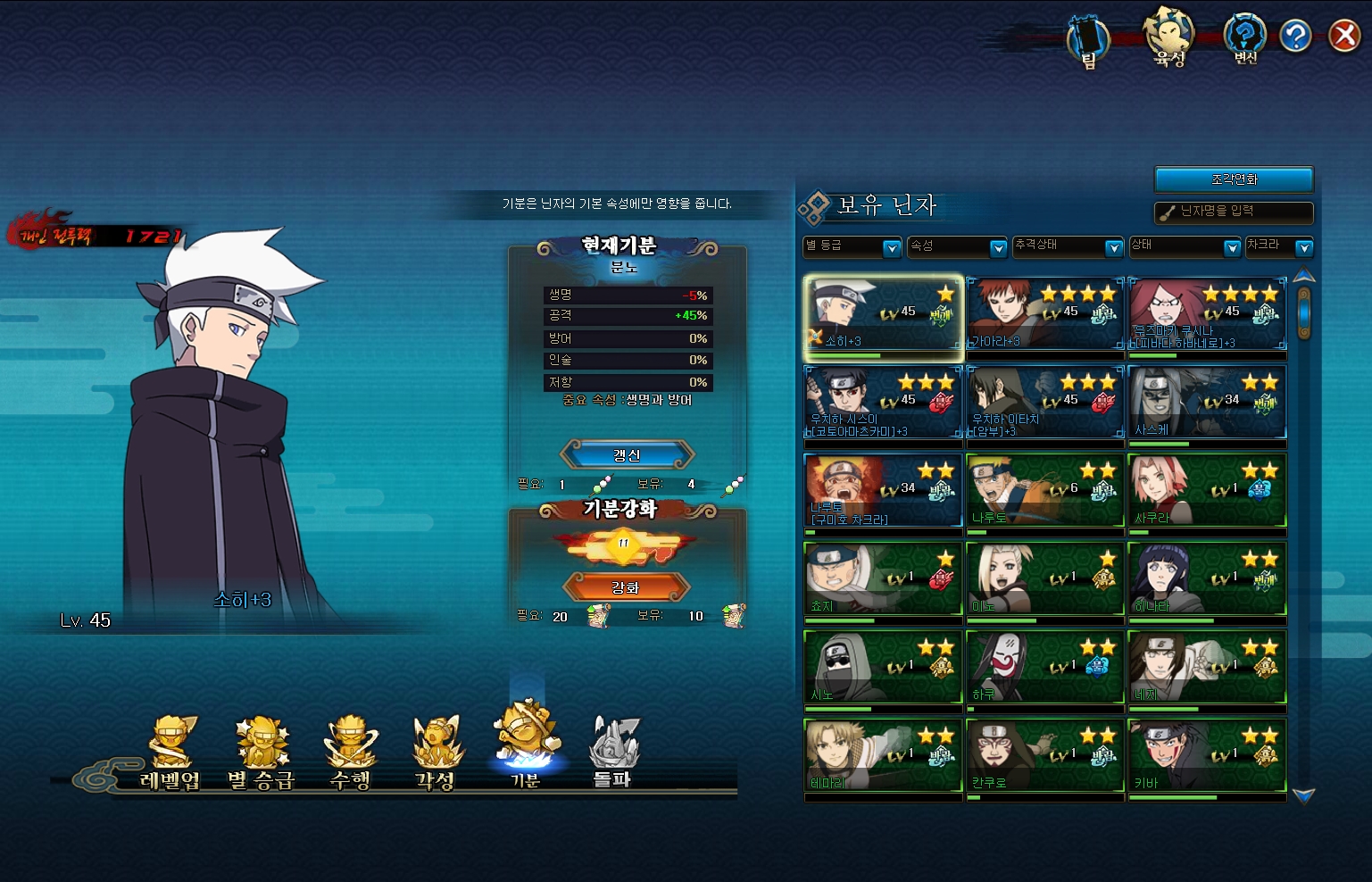Select the Sakura ninja card
This screenshot has width=1372, height=882.
click(1207, 490)
